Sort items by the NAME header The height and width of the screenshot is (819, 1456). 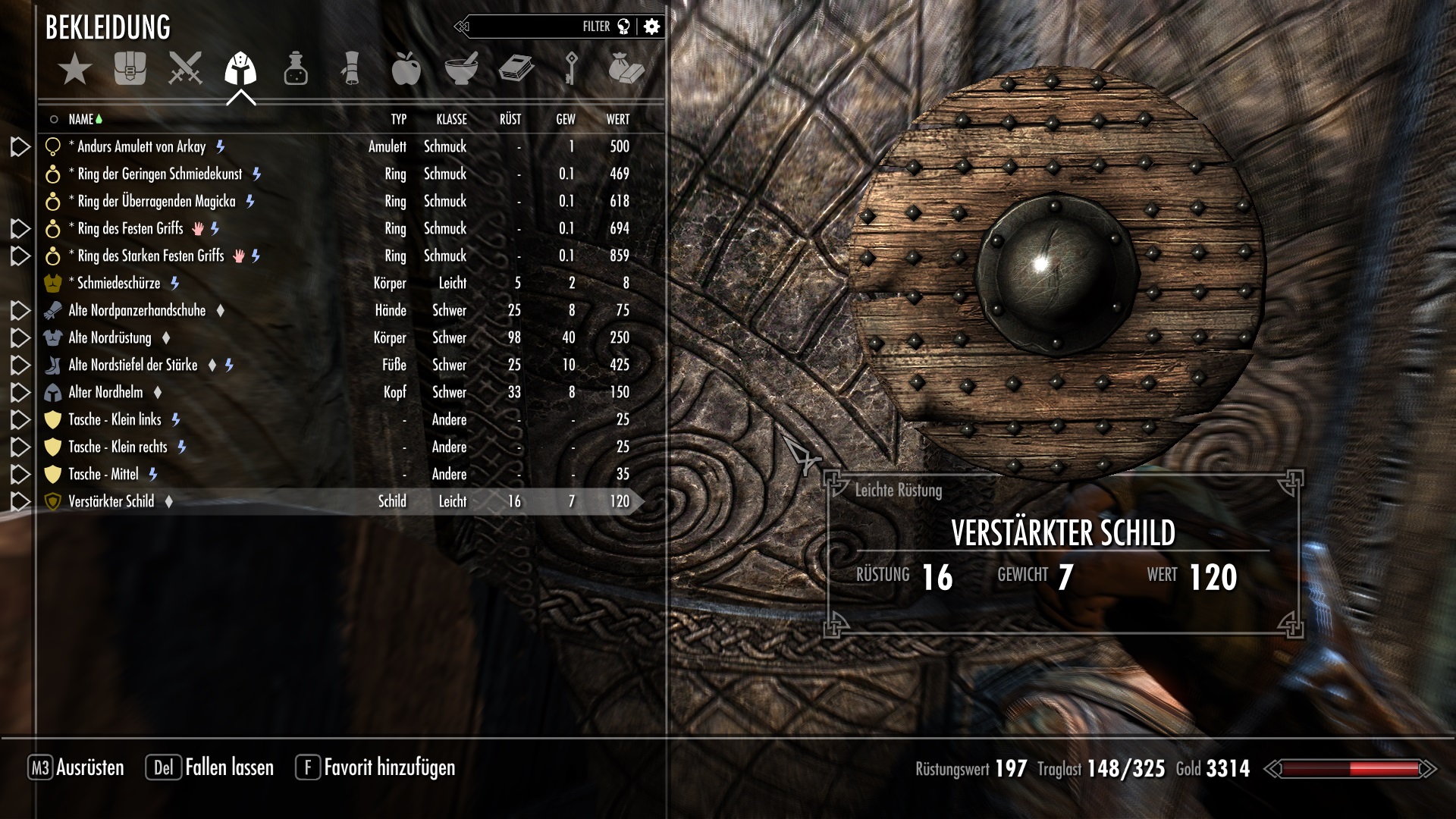point(80,119)
